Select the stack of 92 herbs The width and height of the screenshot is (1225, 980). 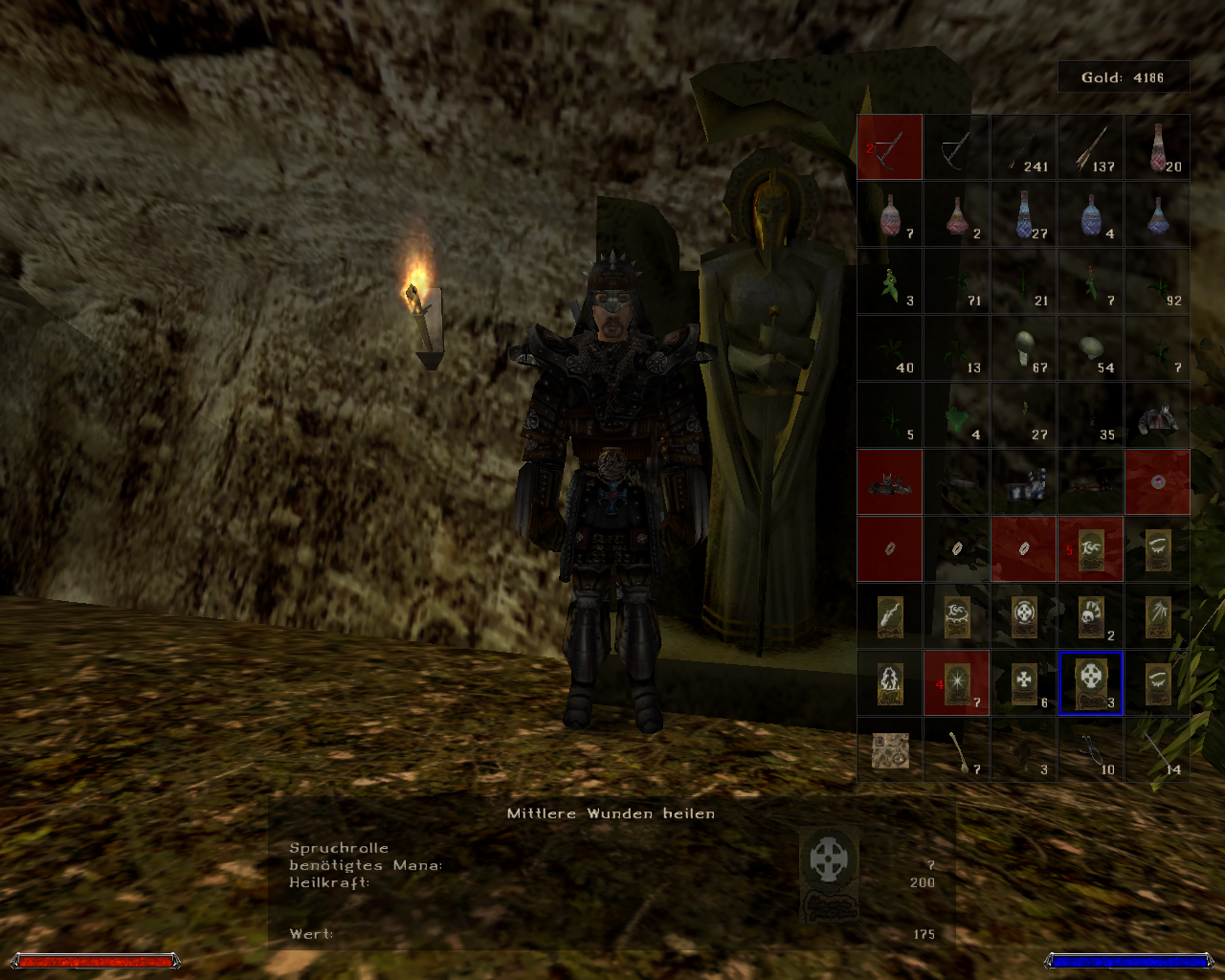coord(1157,280)
